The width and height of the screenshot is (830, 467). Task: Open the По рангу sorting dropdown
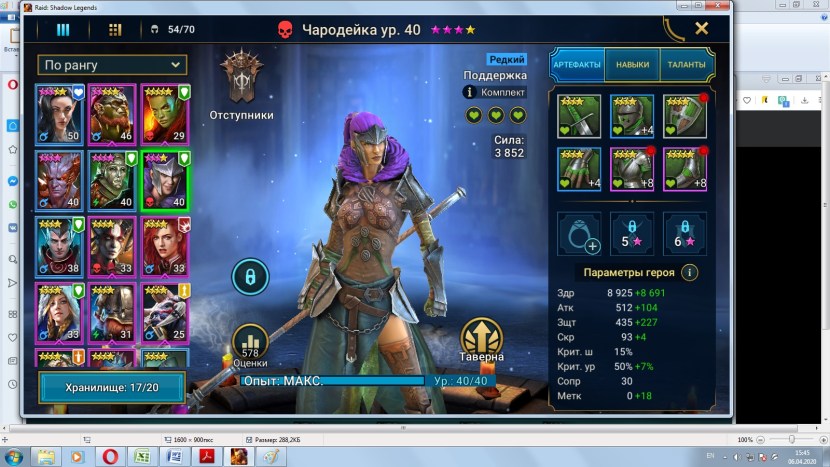pos(113,65)
